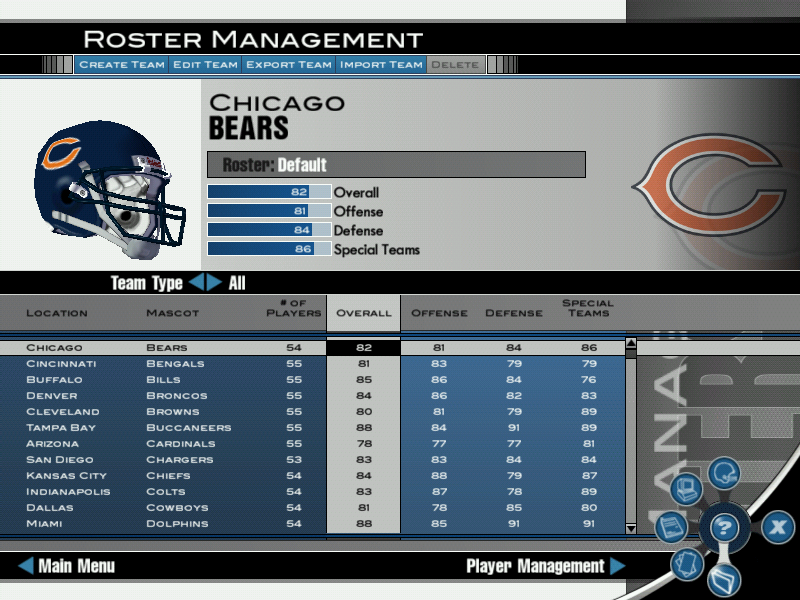Open the Edit Team option
Viewport: 800px width, 600px height.
click(x=205, y=65)
